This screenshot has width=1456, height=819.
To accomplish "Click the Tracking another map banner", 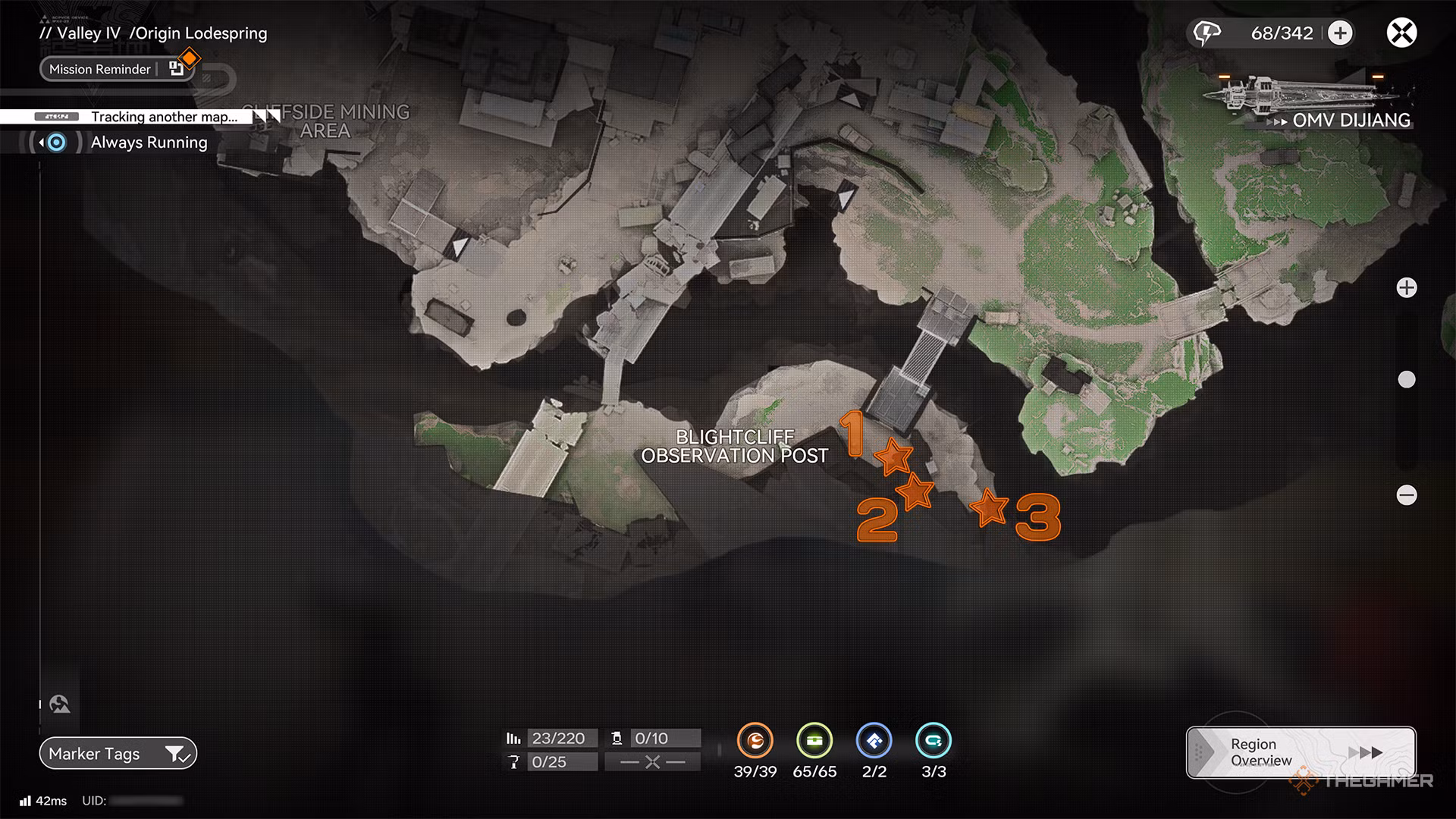I will tap(165, 117).
